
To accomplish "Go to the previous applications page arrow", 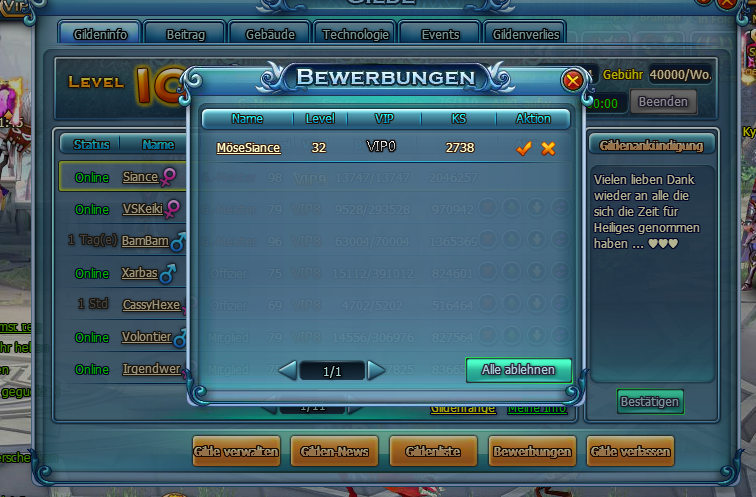I will (288, 371).
